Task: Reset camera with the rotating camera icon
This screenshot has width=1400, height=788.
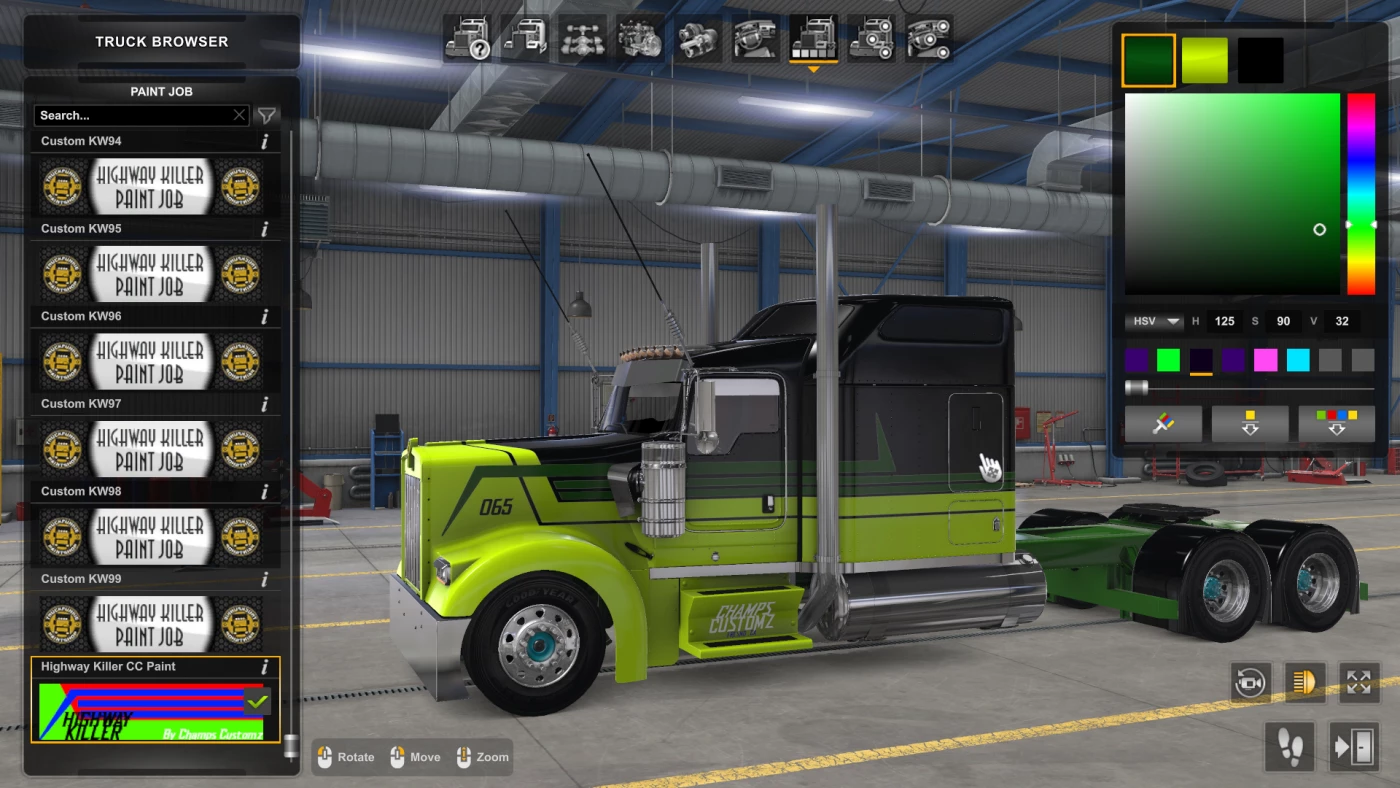Action: point(1251,681)
